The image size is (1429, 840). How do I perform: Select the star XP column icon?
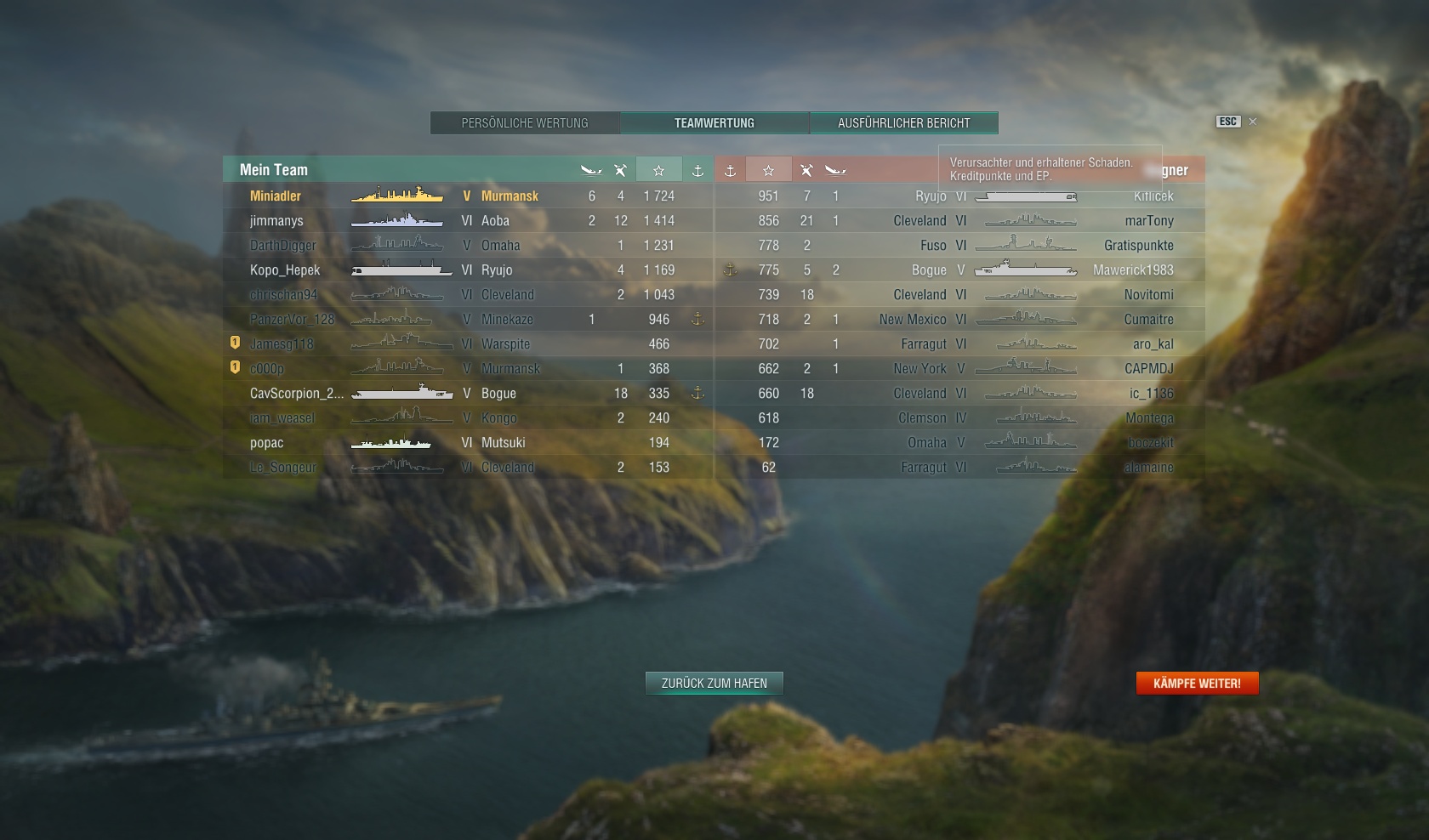tap(658, 169)
